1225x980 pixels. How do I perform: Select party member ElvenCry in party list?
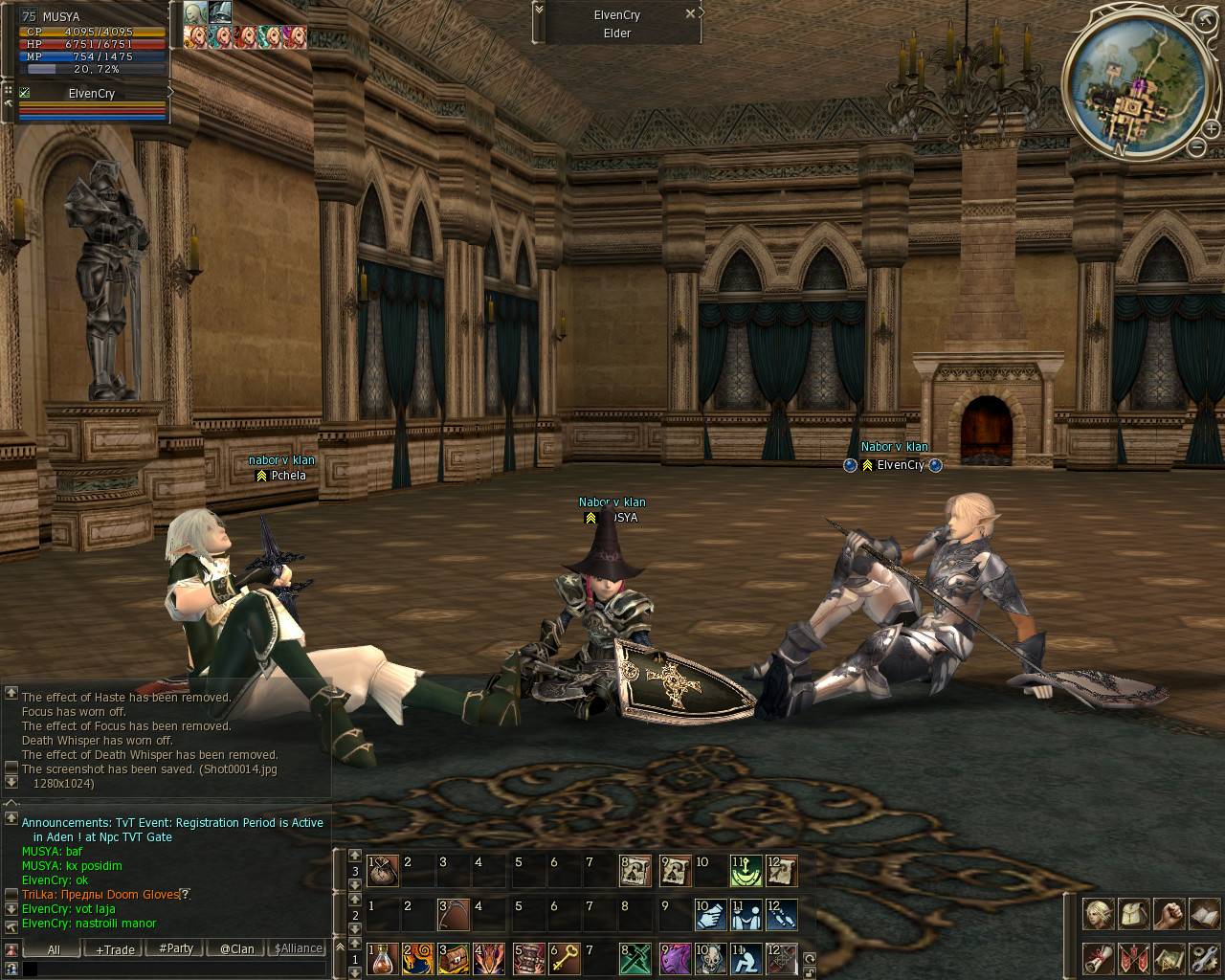(92, 93)
